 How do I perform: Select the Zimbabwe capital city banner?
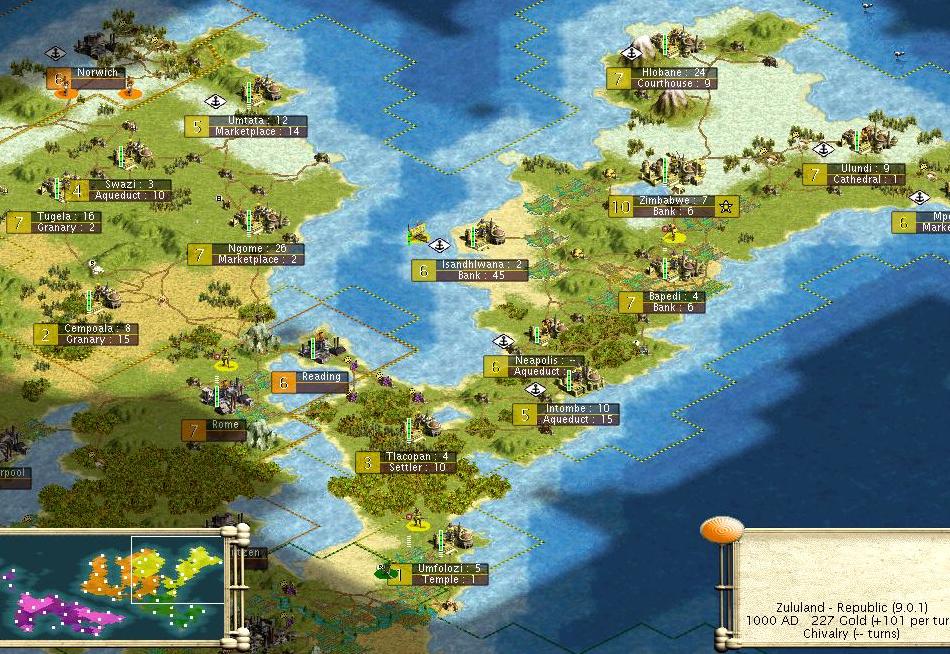coord(674,207)
